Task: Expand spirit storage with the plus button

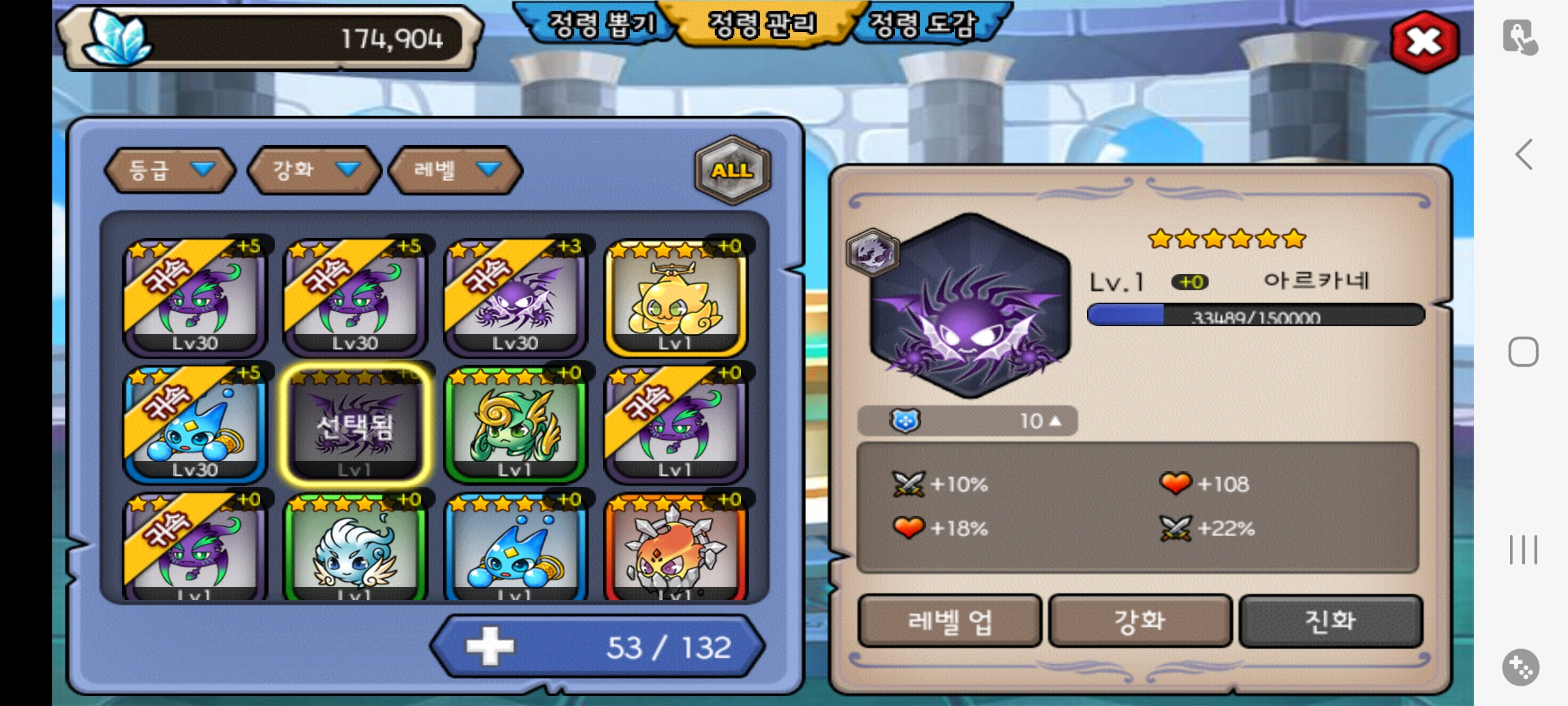Action: tap(490, 647)
